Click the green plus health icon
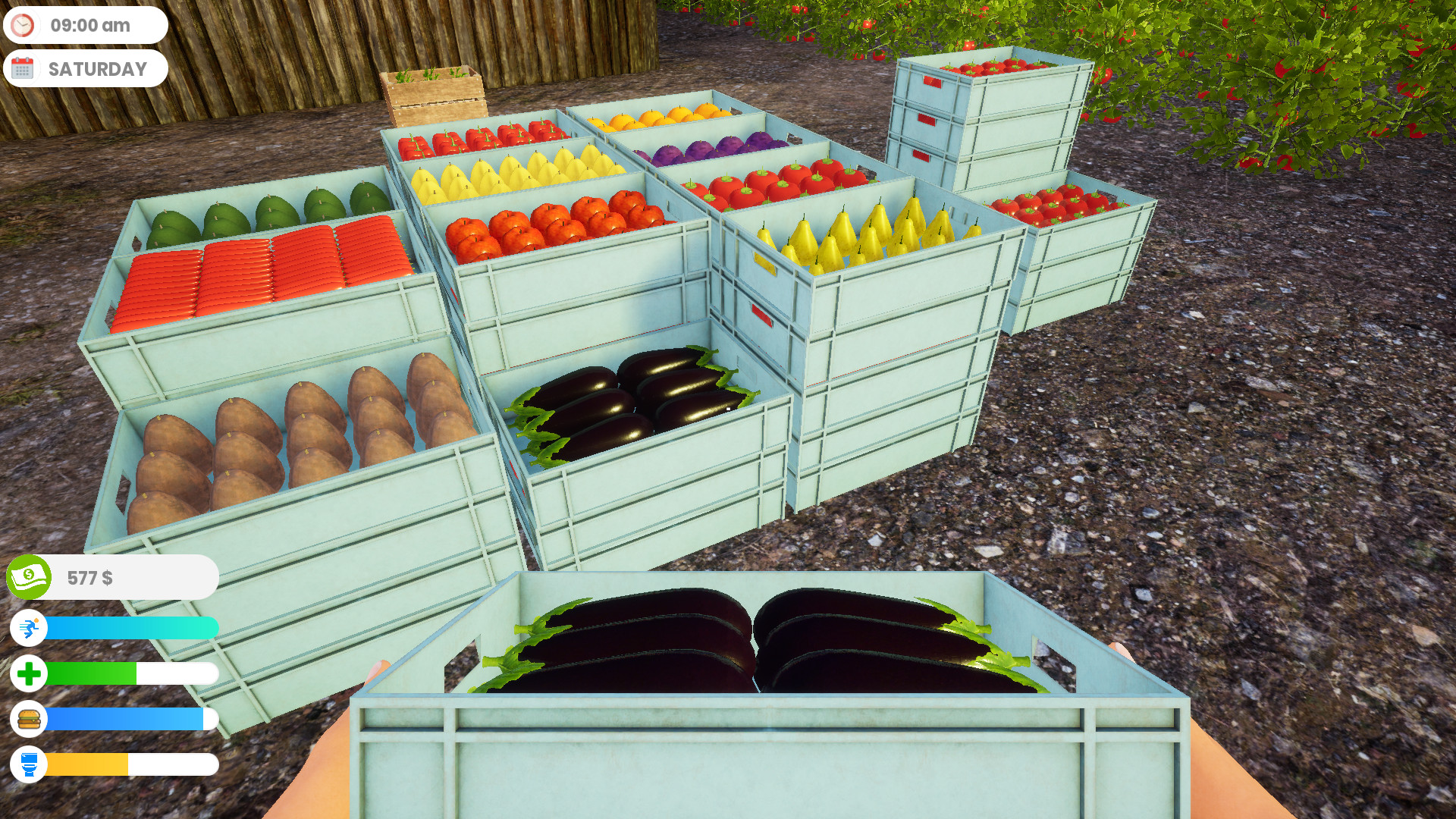 29,673
